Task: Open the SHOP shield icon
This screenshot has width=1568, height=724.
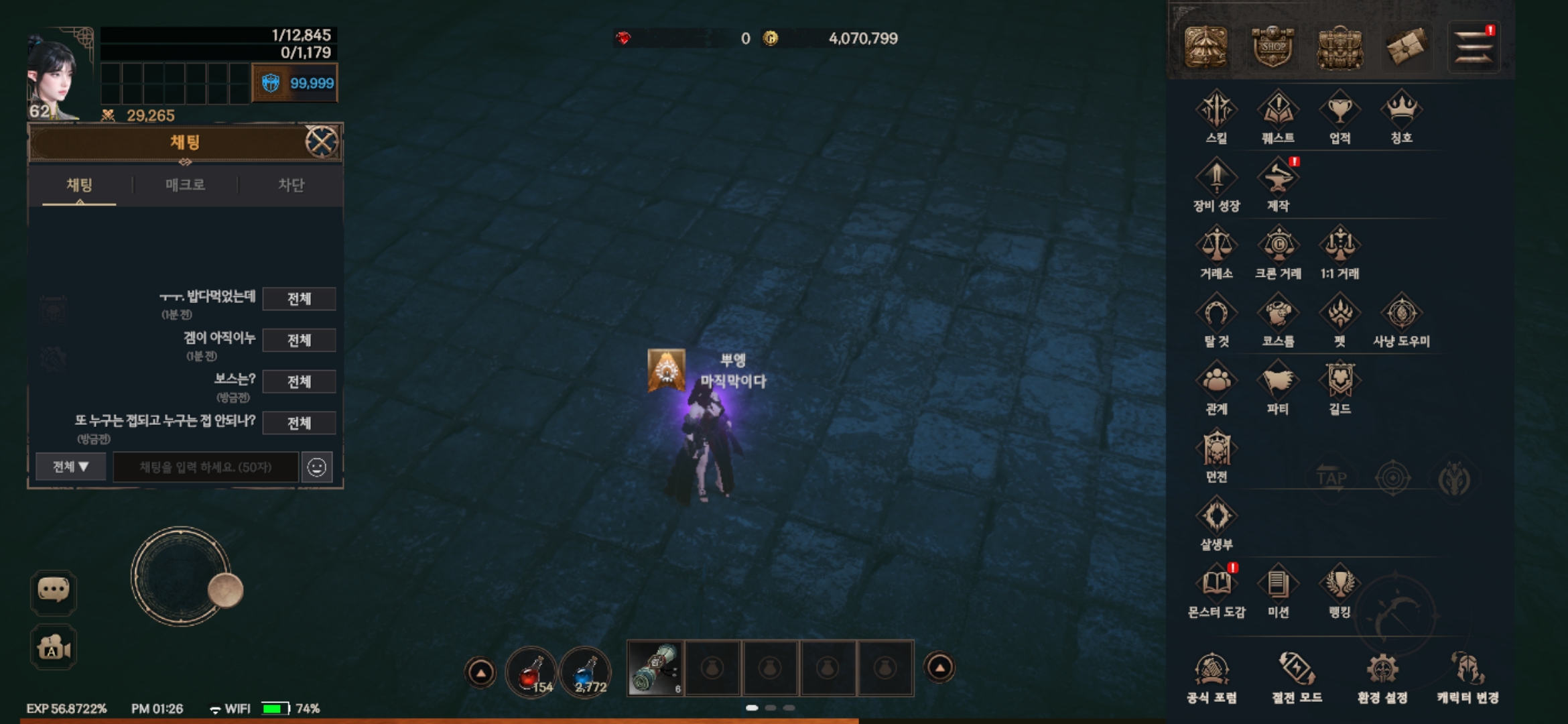Action: (x=1272, y=47)
